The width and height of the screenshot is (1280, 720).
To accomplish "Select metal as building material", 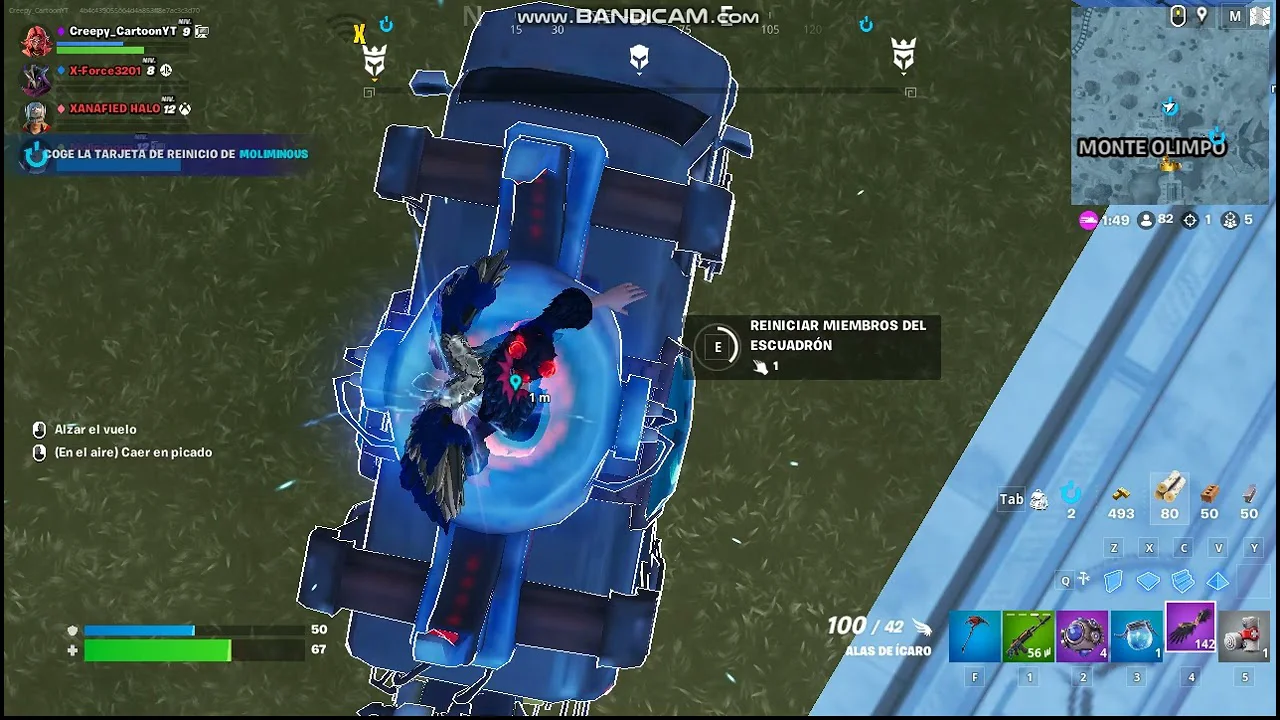I will click(x=1249, y=494).
